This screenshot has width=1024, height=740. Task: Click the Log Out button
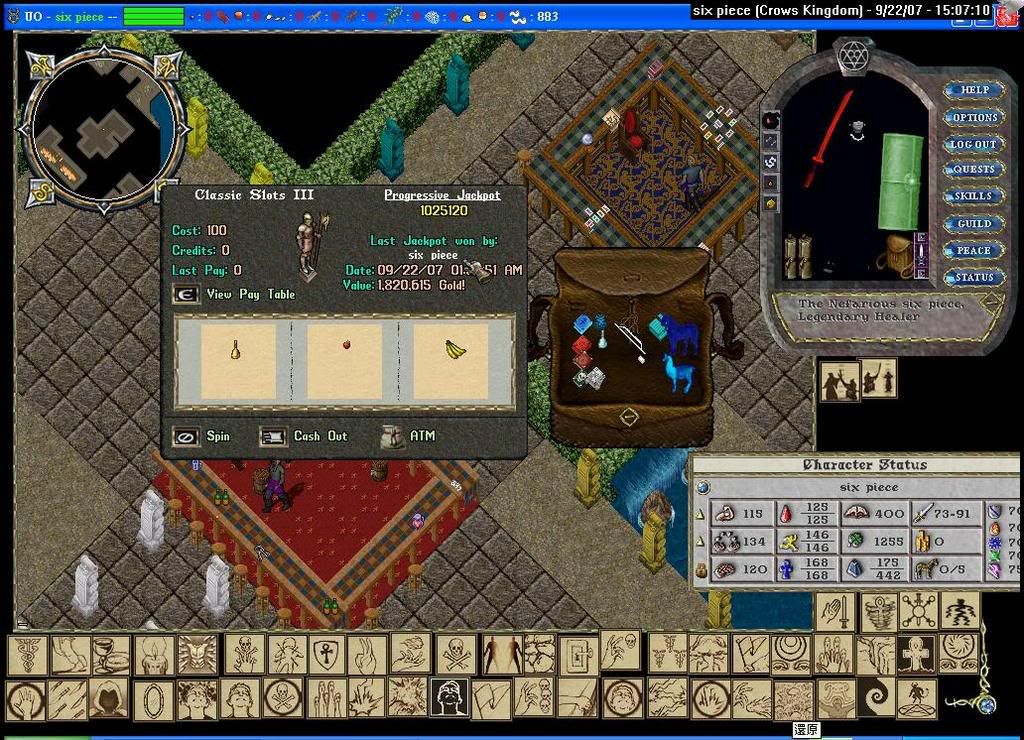coord(974,144)
